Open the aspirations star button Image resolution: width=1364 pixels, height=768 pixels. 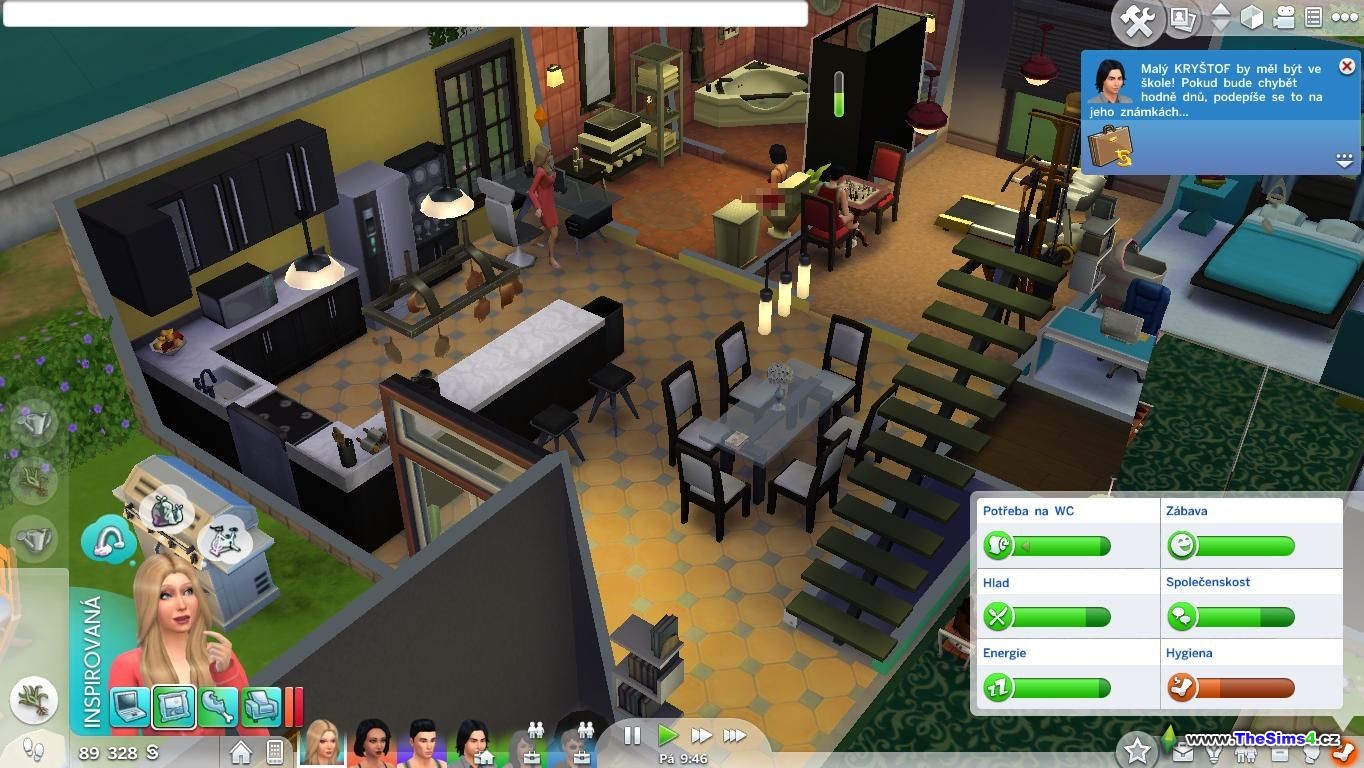[1136, 749]
